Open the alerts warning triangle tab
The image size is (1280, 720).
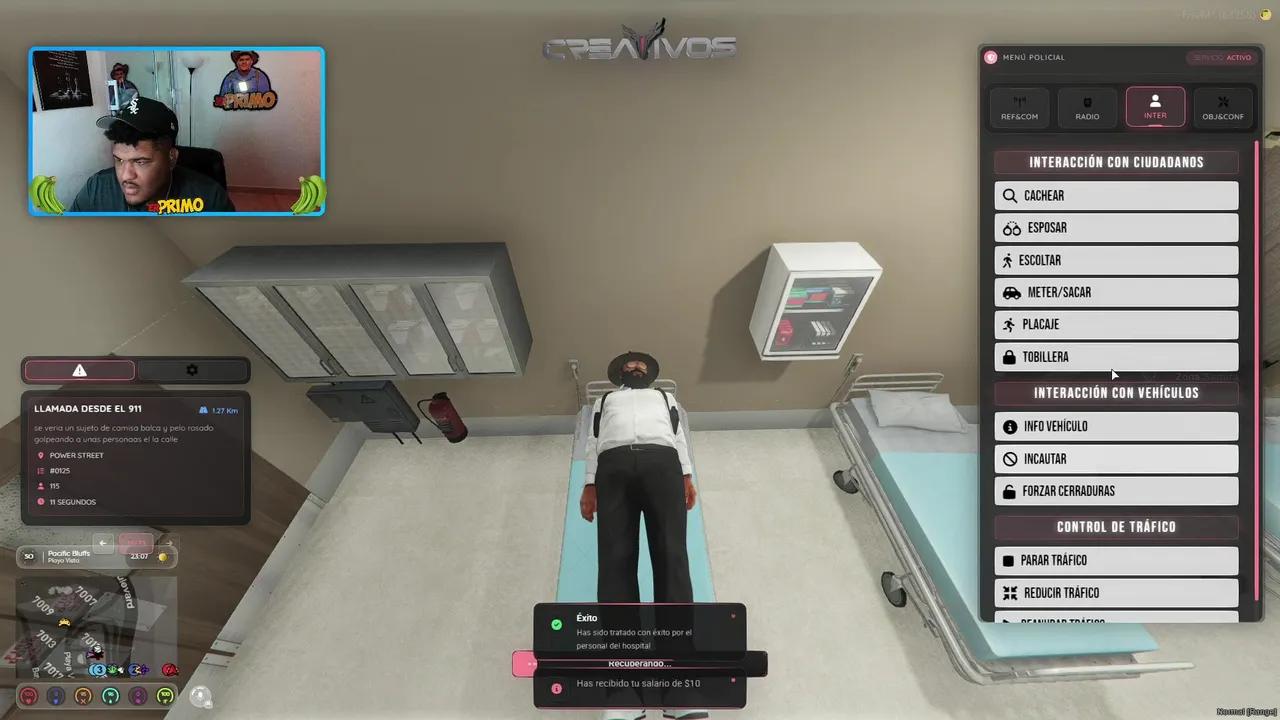pyautogui.click(x=79, y=370)
